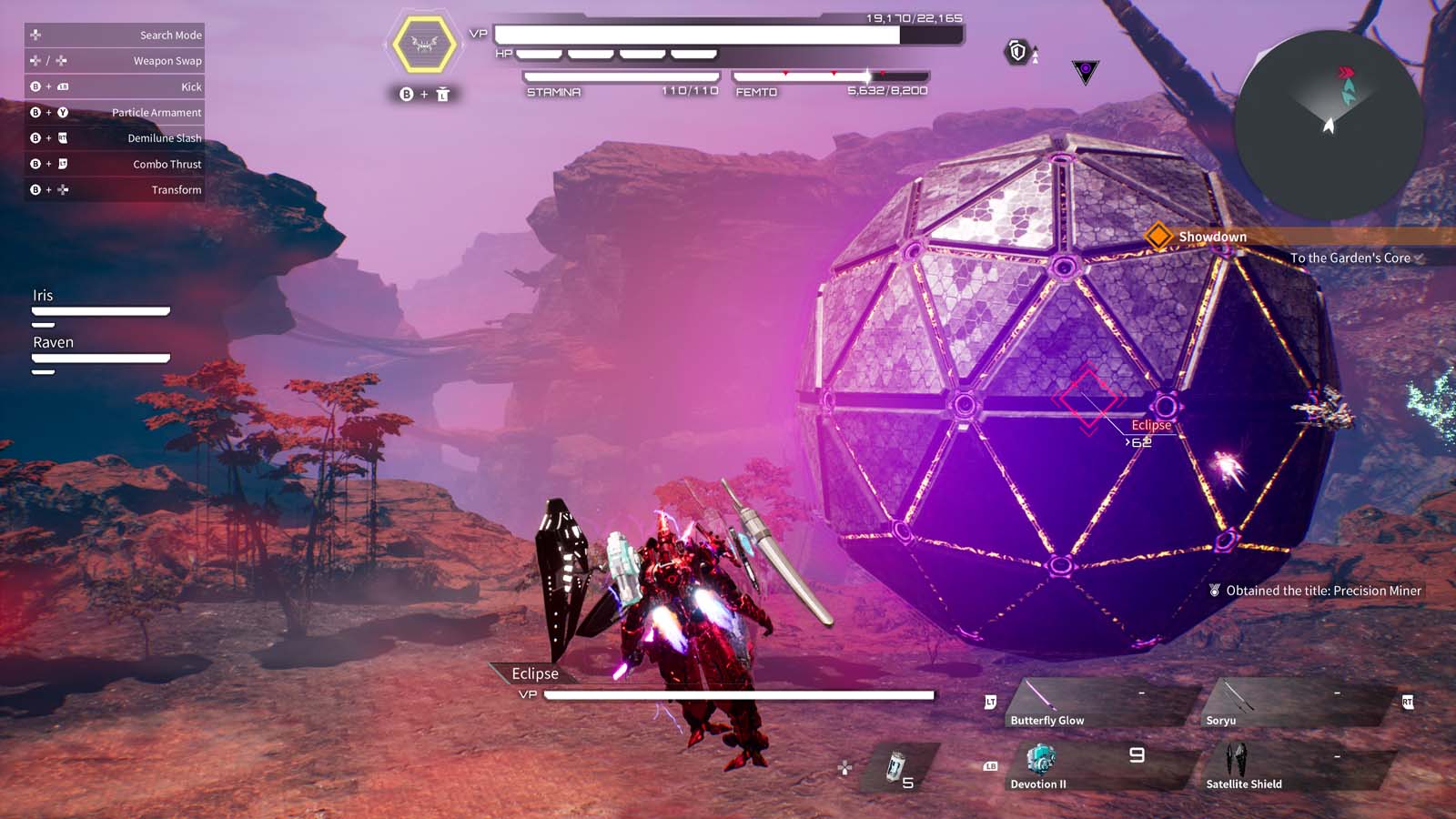Image resolution: width=1456 pixels, height=819 pixels.
Task: Toggle Transform mode from the command list
Action: (114, 189)
